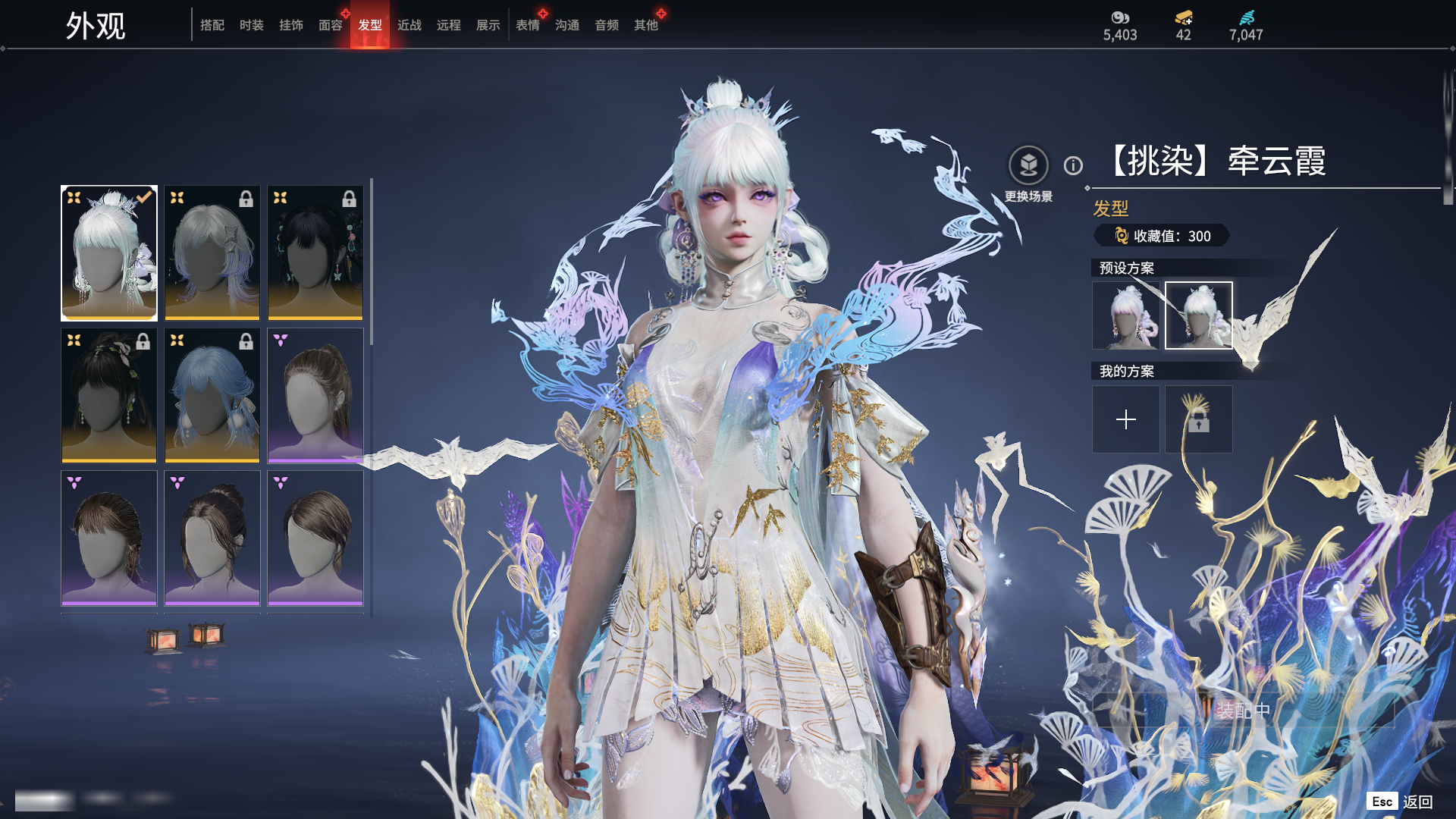Screen dimensions: 1456x819
Task: Switch to the 搭配 tab
Action: [212, 25]
